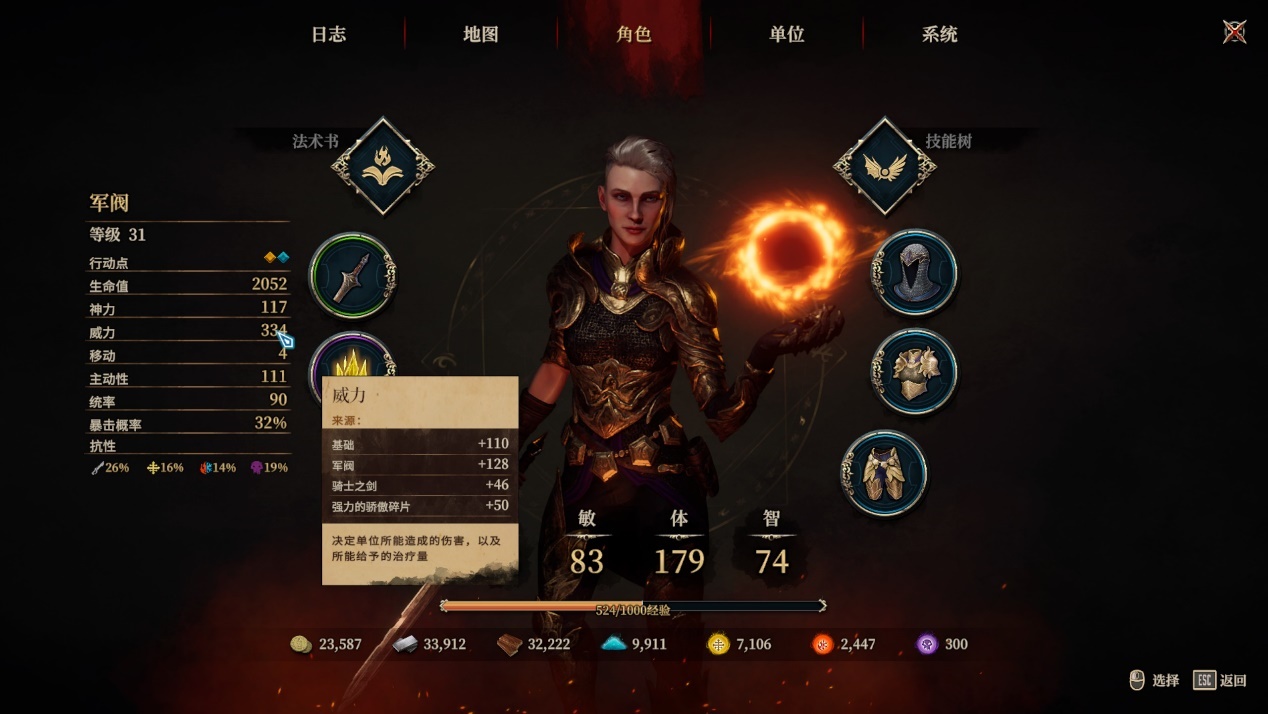Click the 威力 stat row

[x=188, y=332]
